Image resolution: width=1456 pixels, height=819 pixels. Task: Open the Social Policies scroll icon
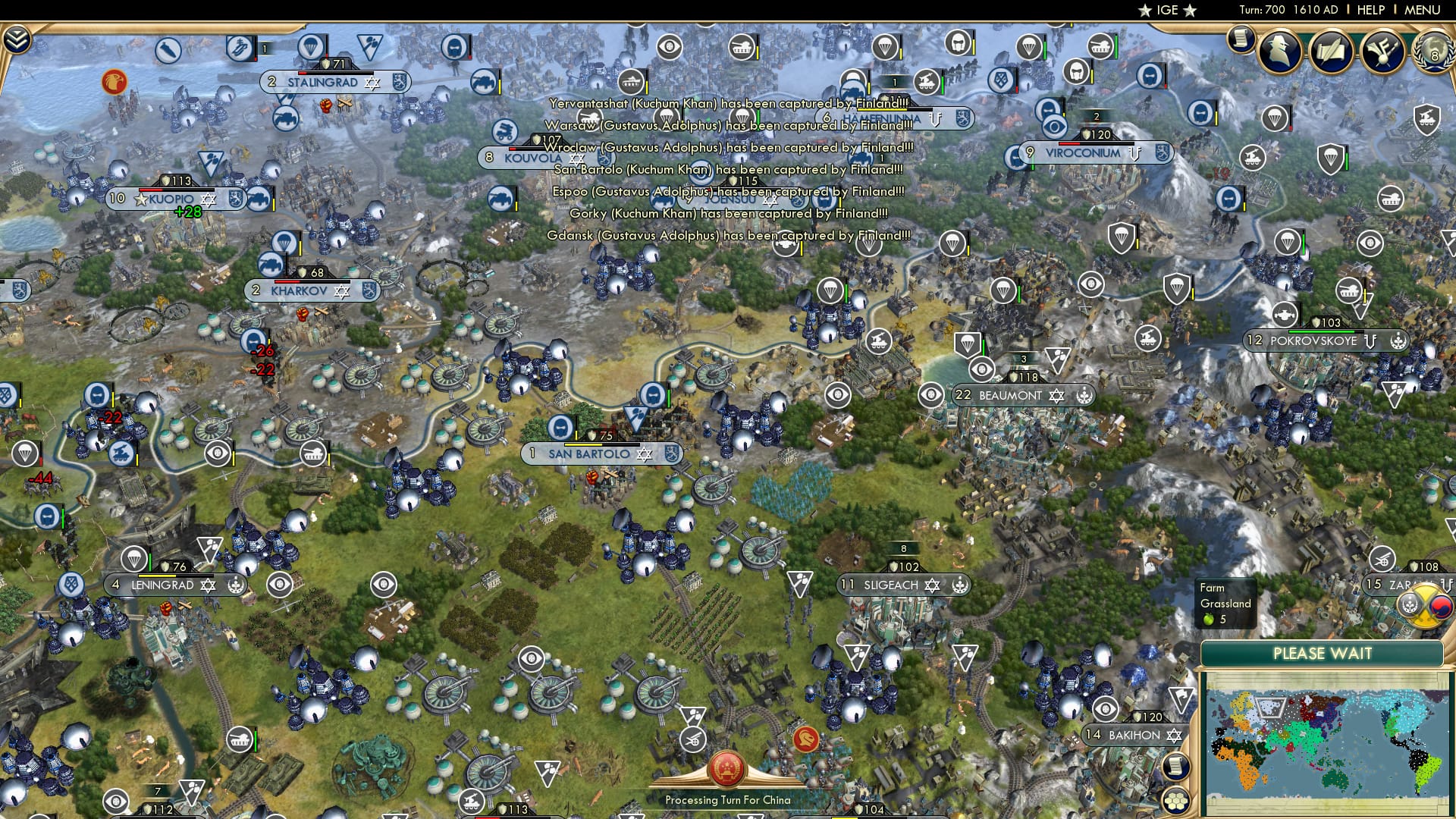[1332, 51]
